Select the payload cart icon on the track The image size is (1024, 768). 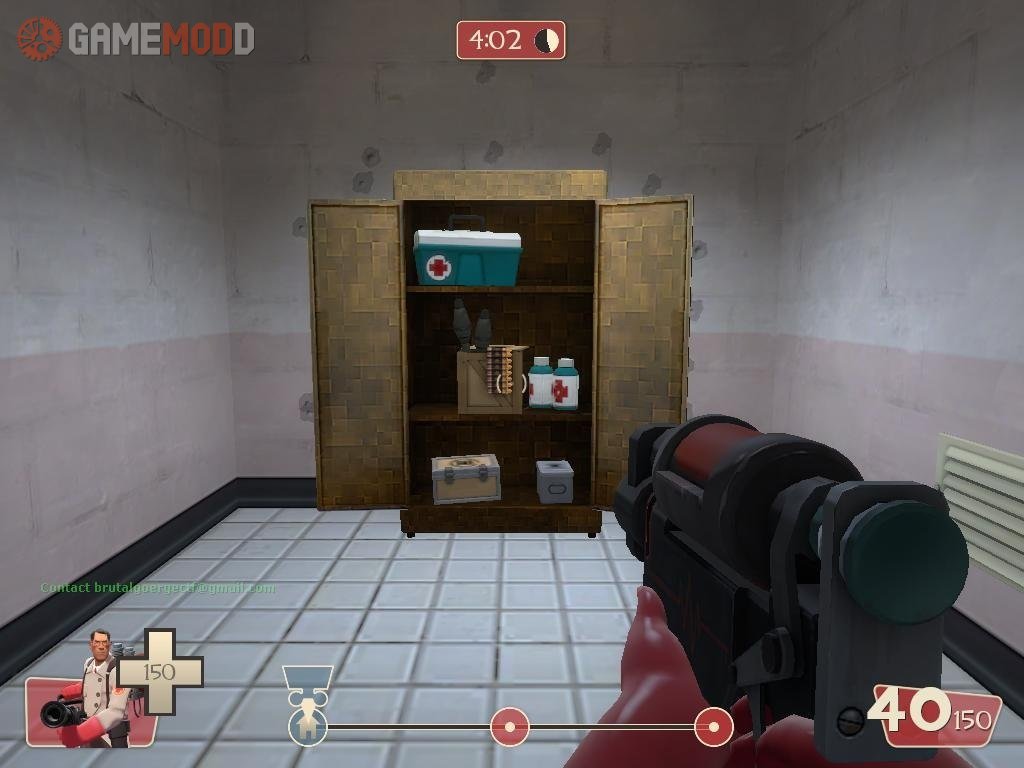click(307, 724)
